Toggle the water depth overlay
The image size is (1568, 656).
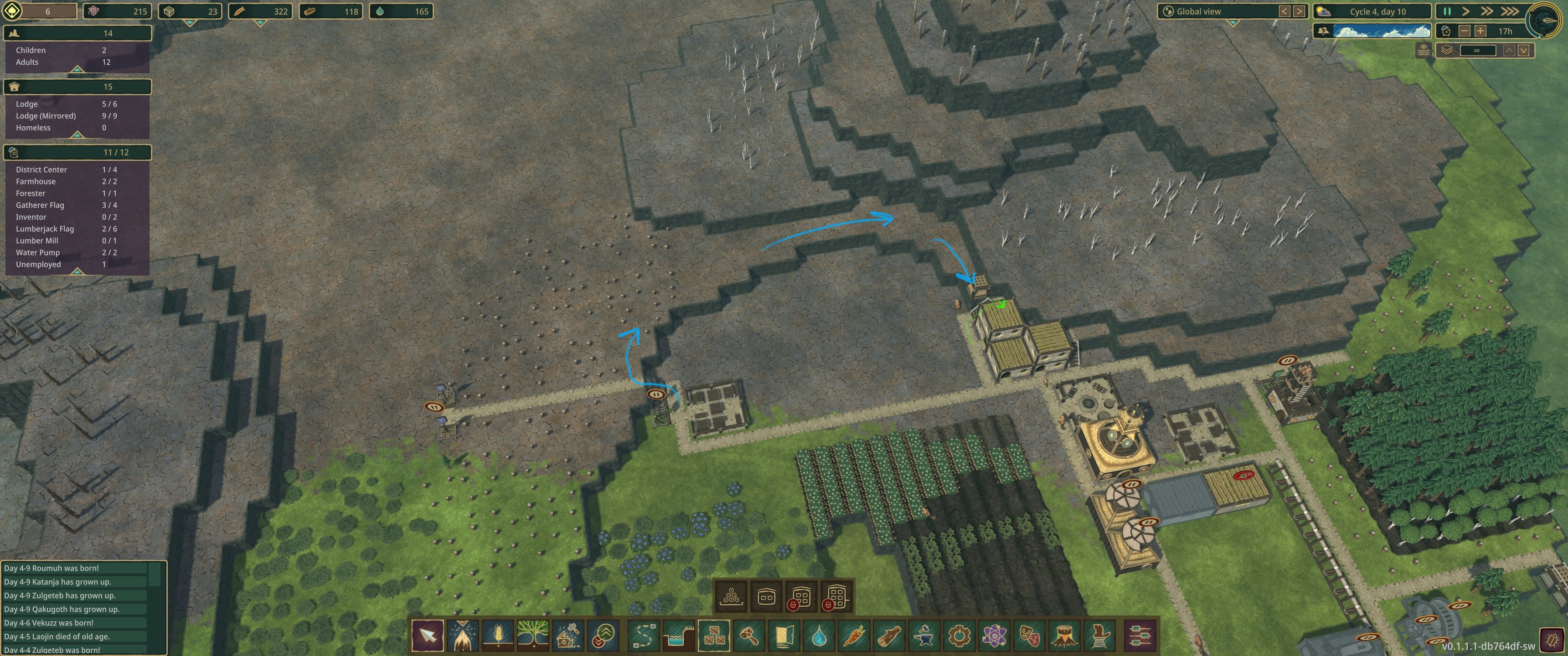[x=1424, y=51]
